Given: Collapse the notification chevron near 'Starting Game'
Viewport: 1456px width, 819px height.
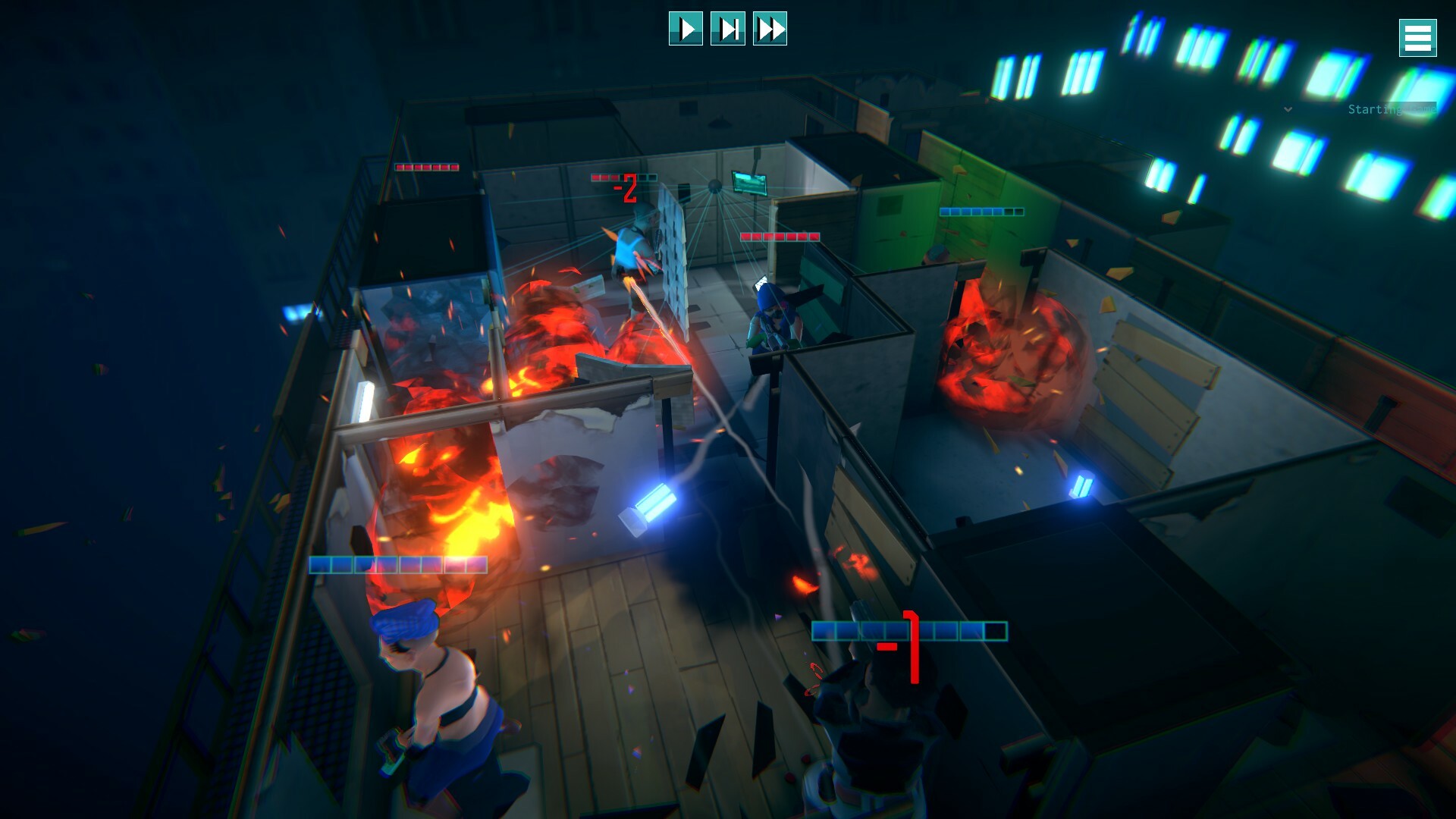Looking at the screenshot, I should click(x=1285, y=108).
